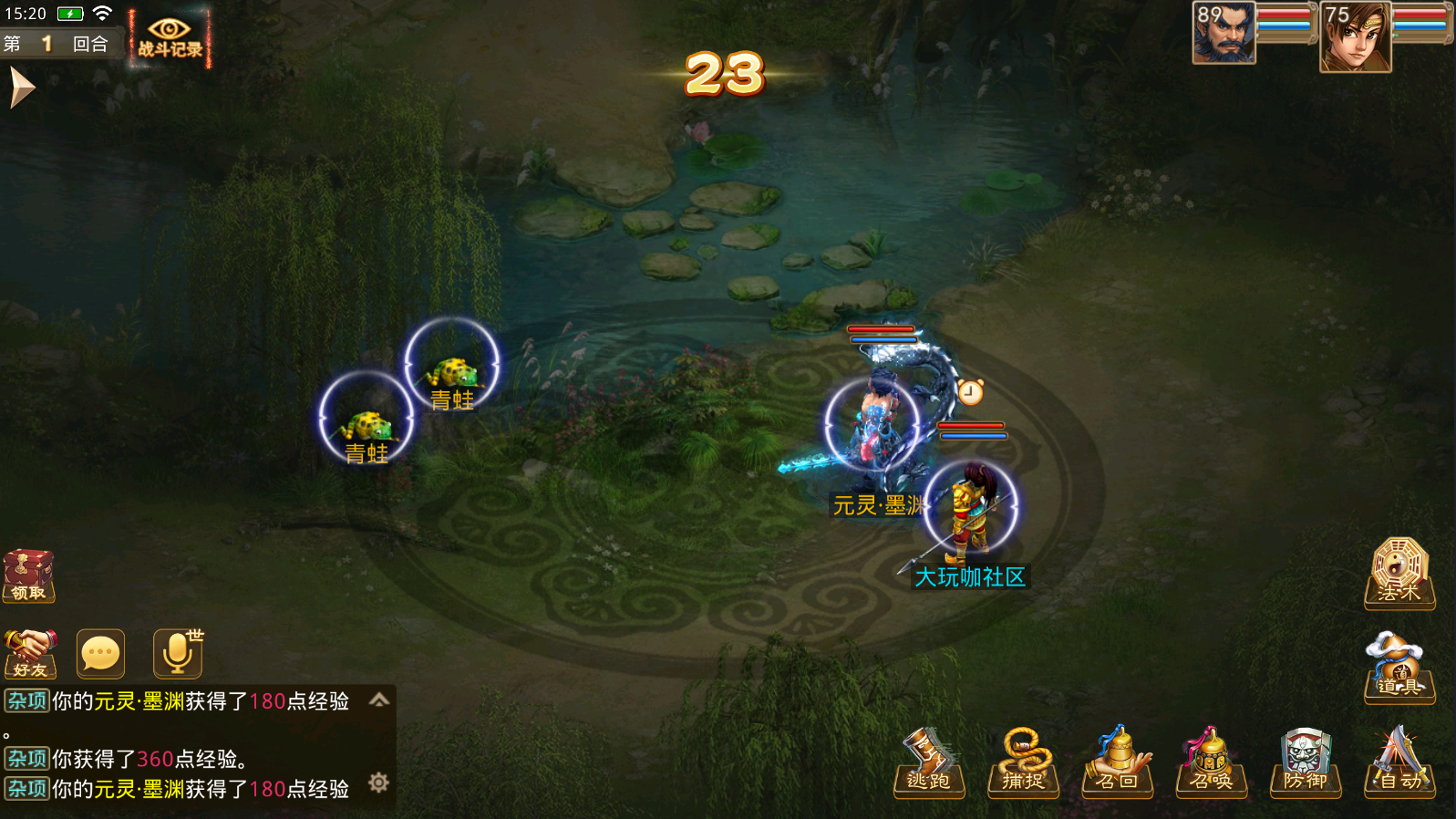Claim rewards from the chest (领取)

pyautogui.click(x=28, y=575)
